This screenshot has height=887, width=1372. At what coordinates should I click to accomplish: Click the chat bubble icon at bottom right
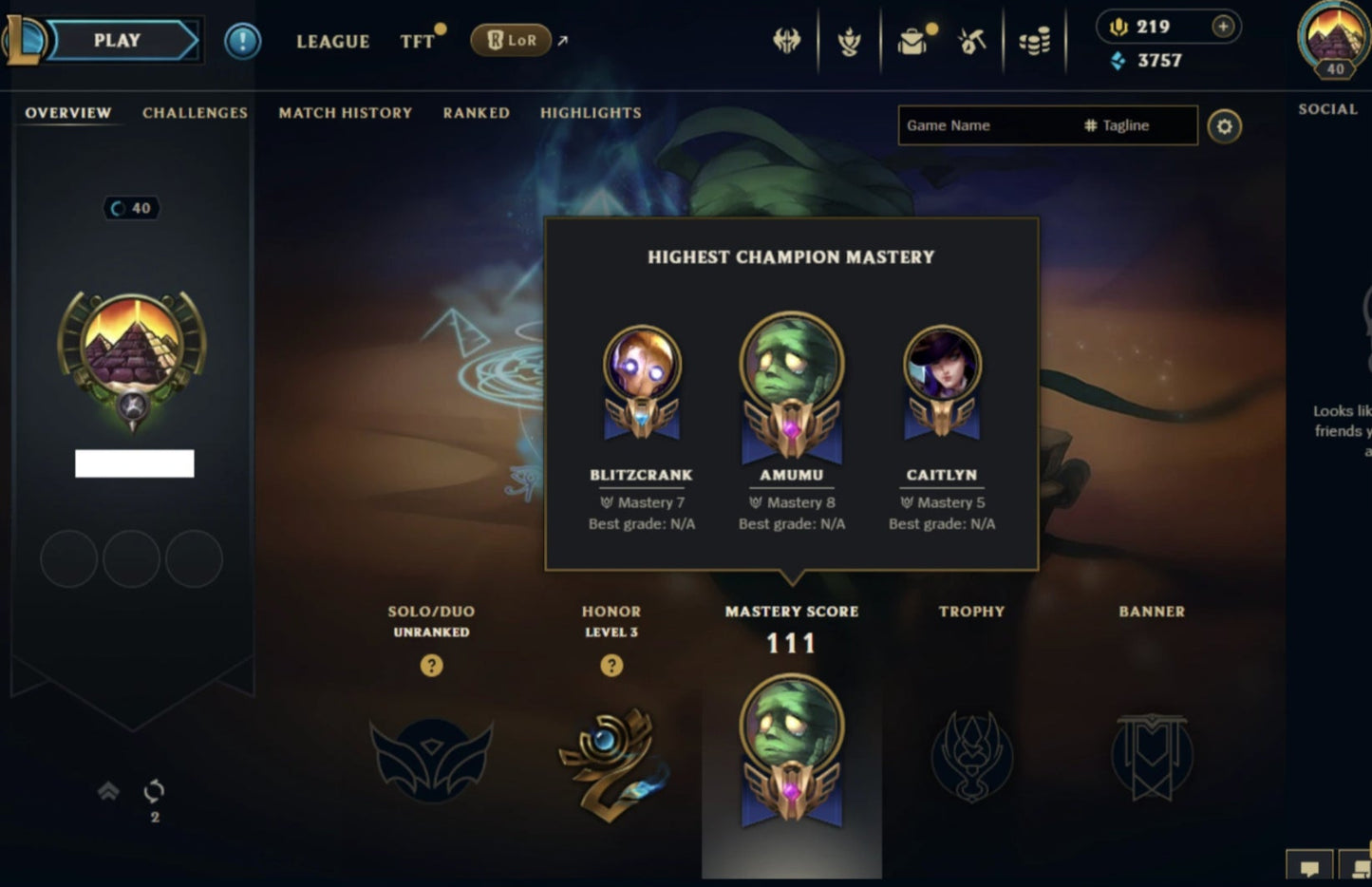pyautogui.click(x=1310, y=867)
